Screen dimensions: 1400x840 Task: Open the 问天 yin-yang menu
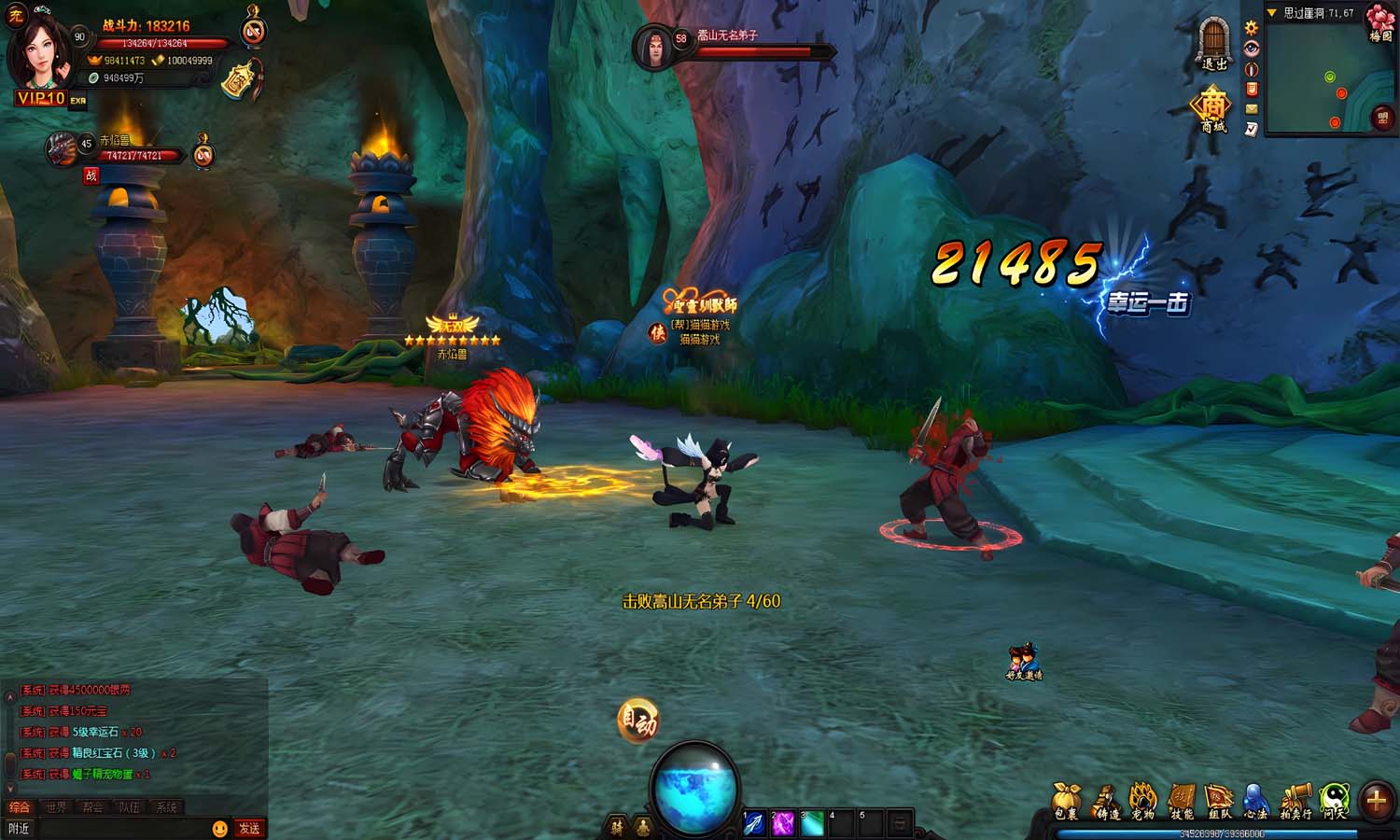tap(1335, 800)
